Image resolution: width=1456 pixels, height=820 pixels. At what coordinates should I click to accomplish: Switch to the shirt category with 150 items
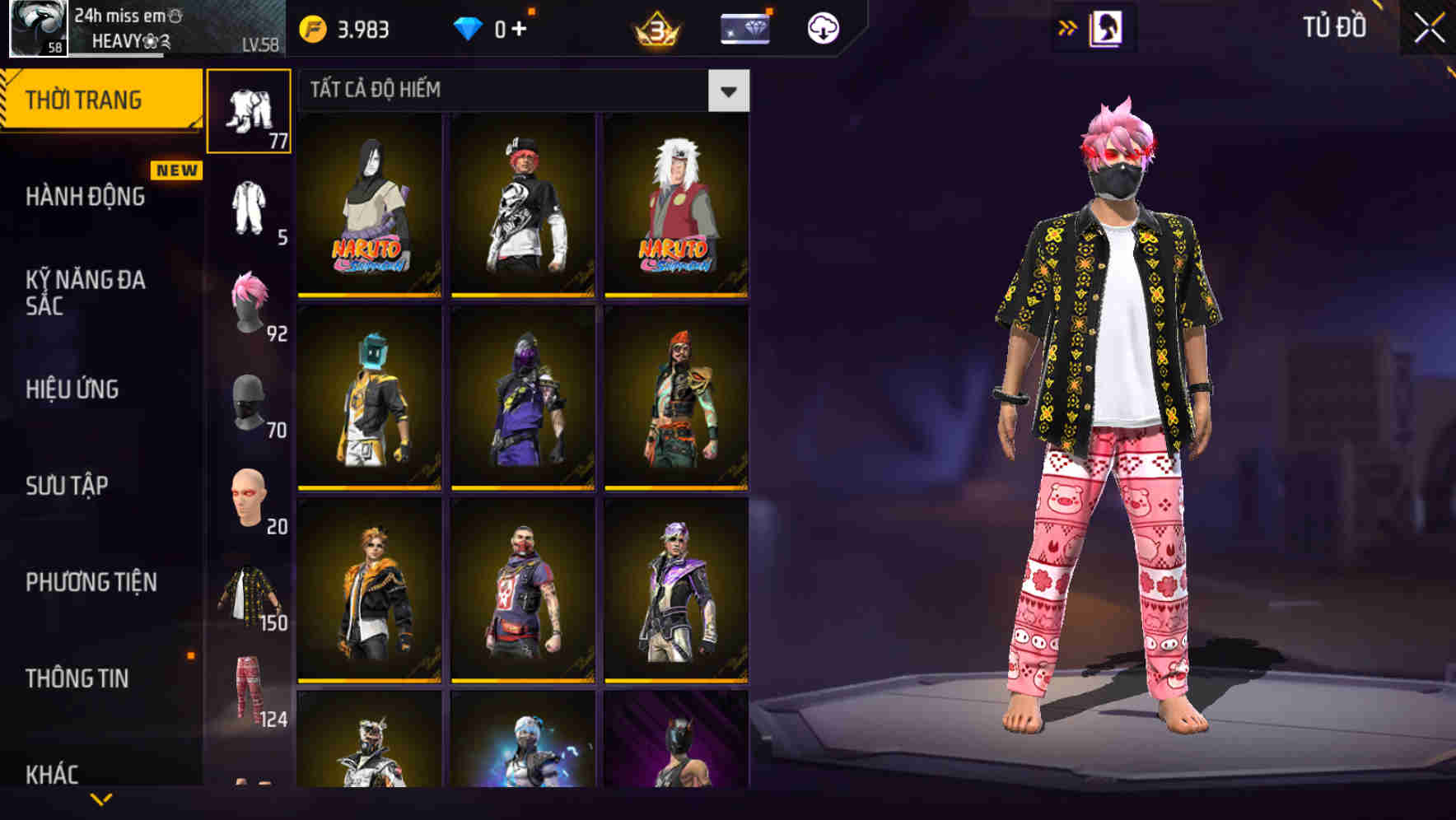tap(250, 594)
